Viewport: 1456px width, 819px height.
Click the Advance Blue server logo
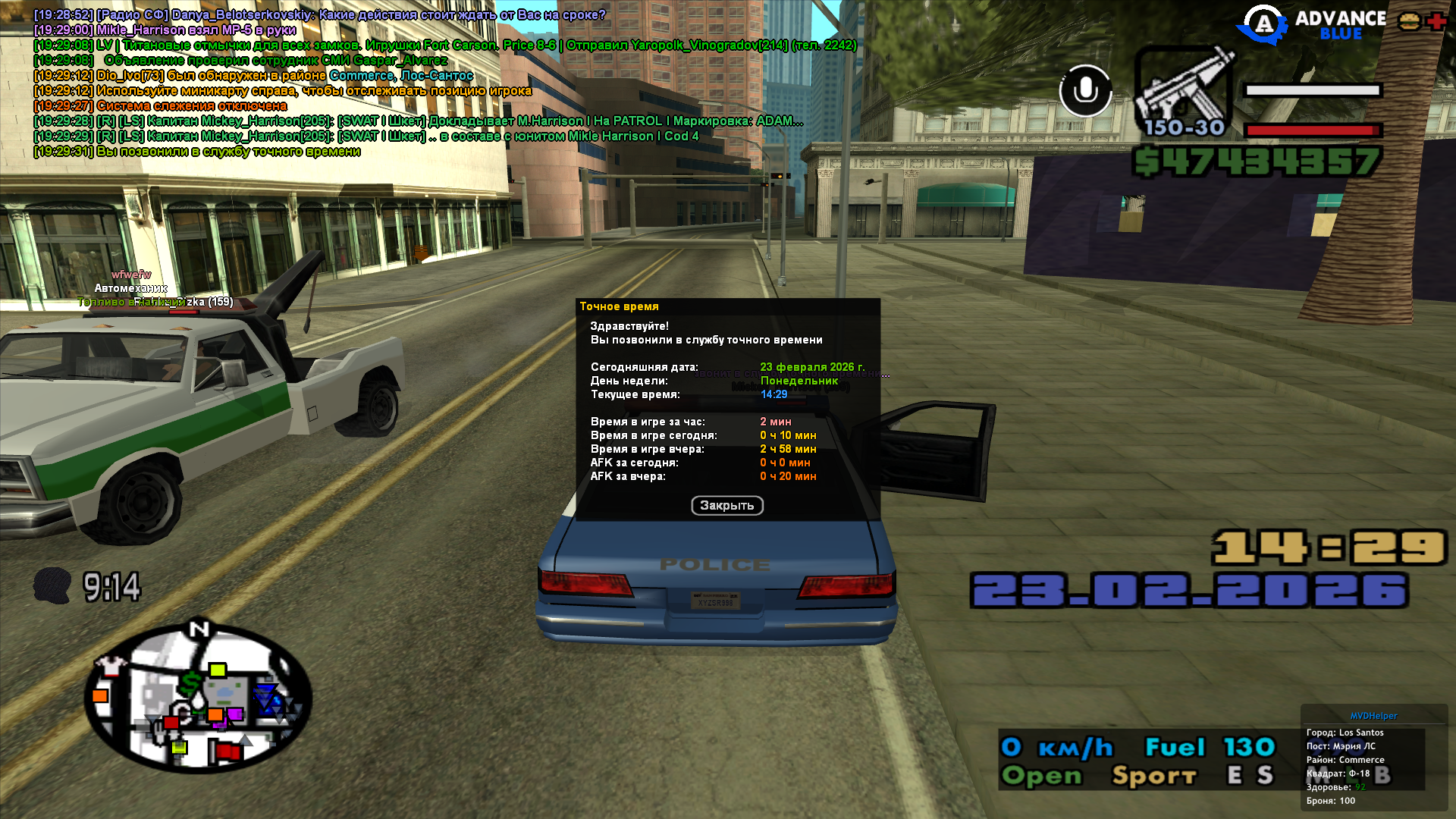1313,24
